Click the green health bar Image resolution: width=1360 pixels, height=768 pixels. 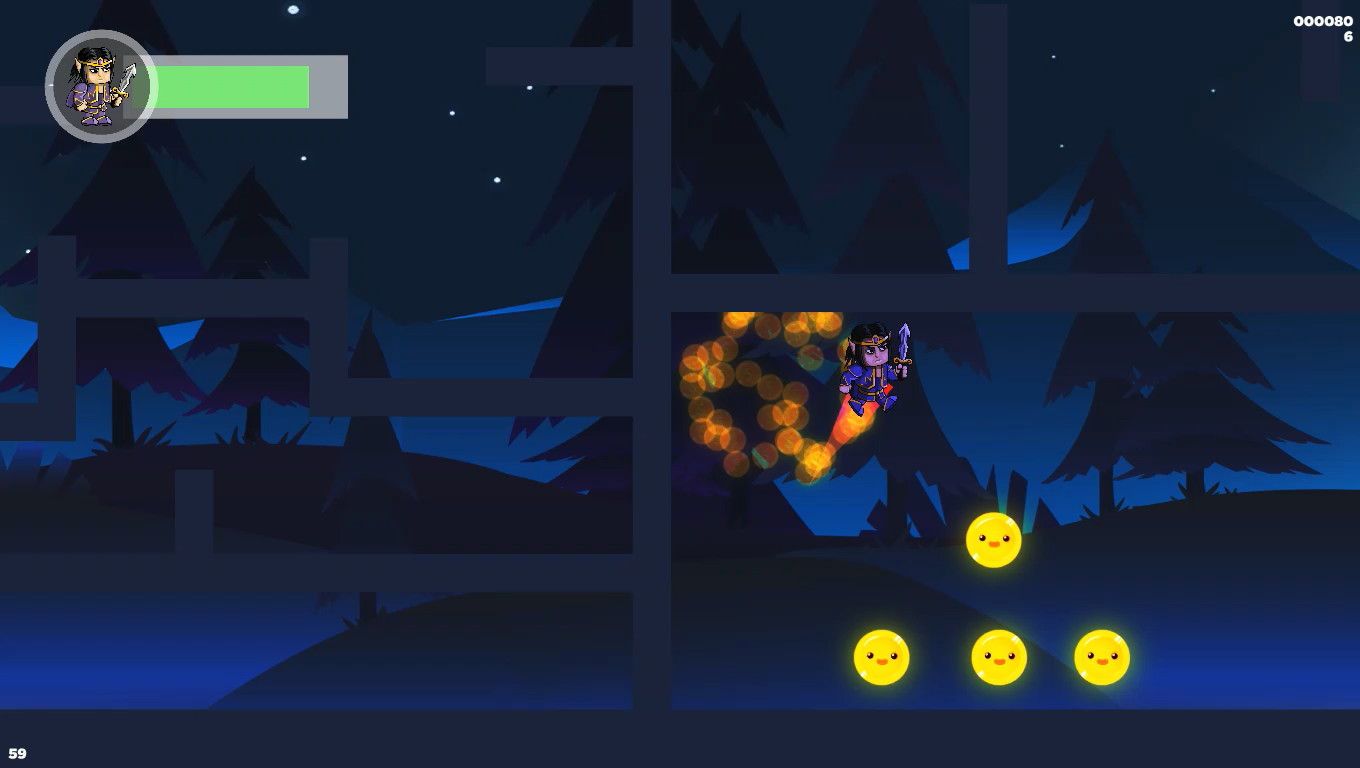click(235, 87)
